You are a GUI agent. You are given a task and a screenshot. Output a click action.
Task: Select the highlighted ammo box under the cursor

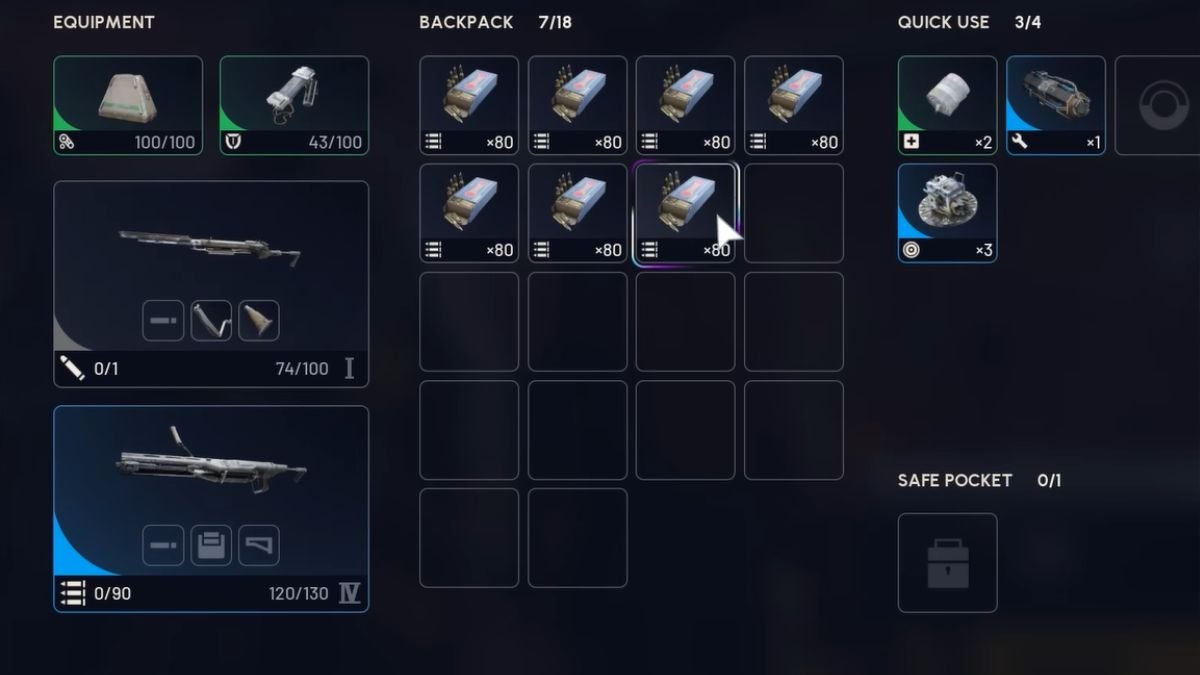(x=685, y=213)
